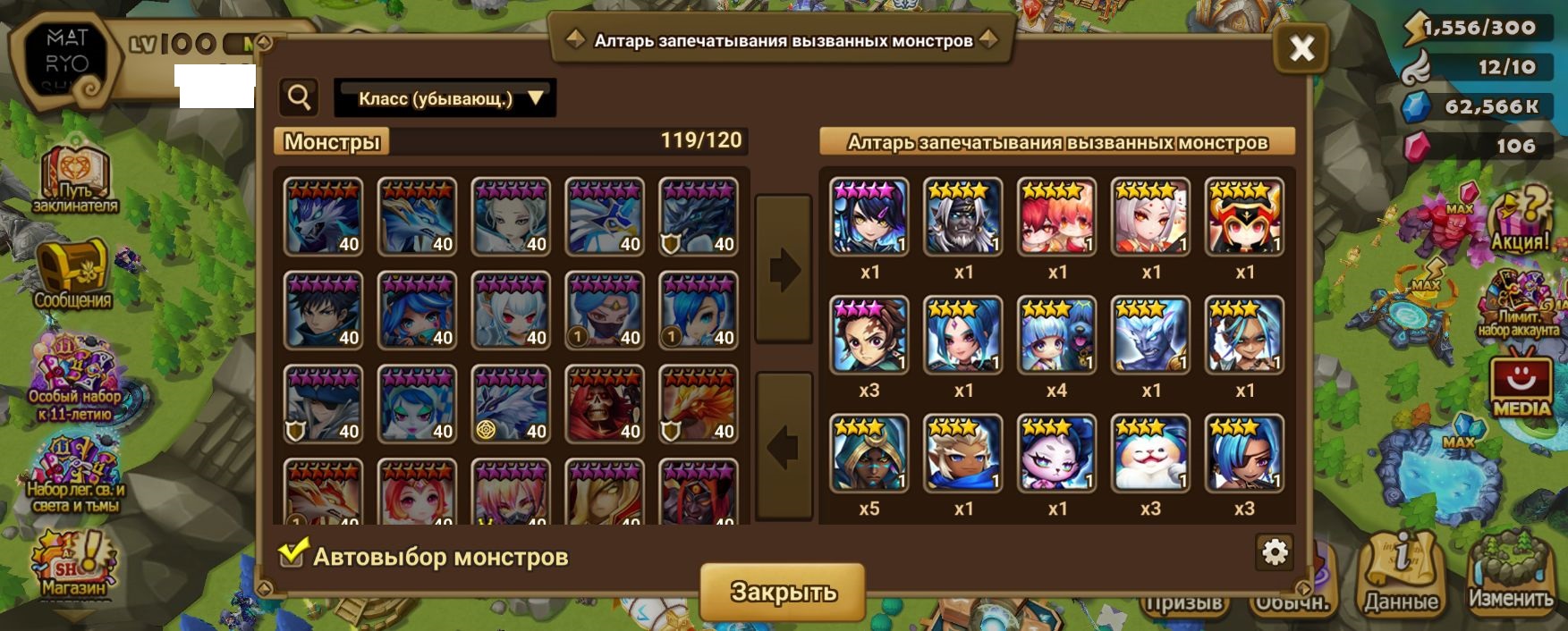Choose the blue wolf monster portrait
The width and height of the screenshot is (1568, 631).
324,217
